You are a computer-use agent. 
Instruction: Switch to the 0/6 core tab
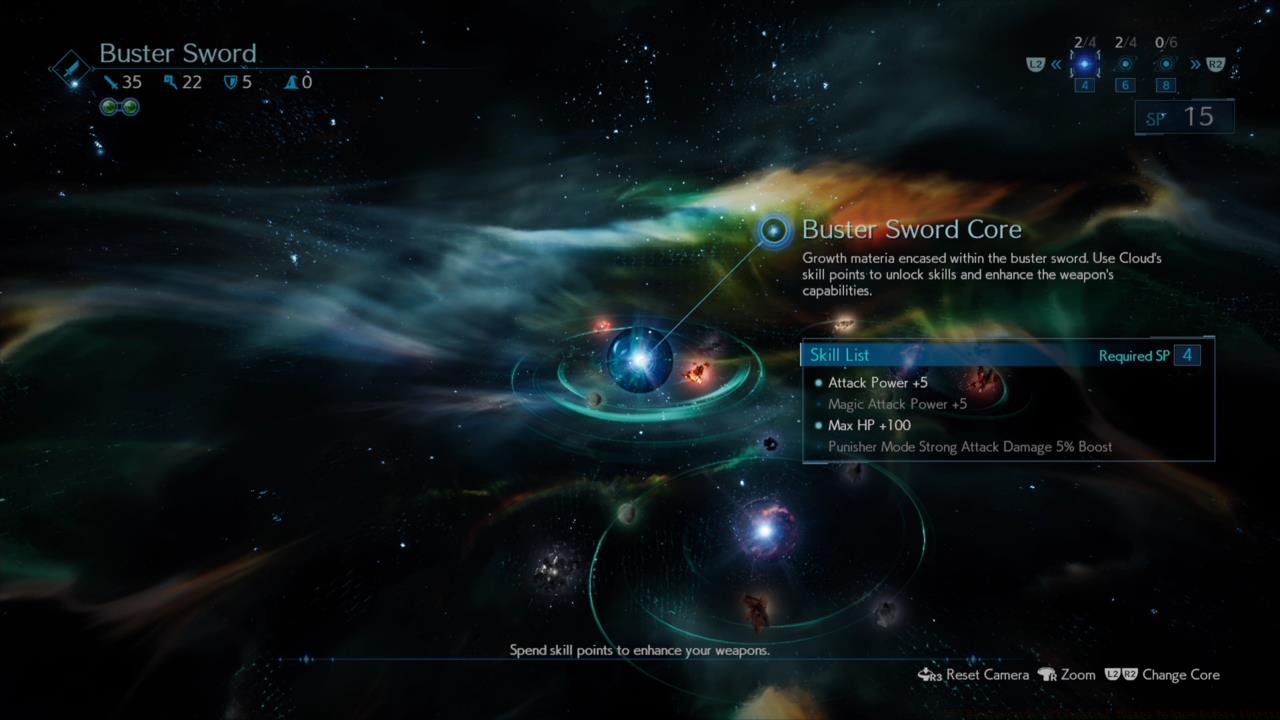tap(1166, 64)
